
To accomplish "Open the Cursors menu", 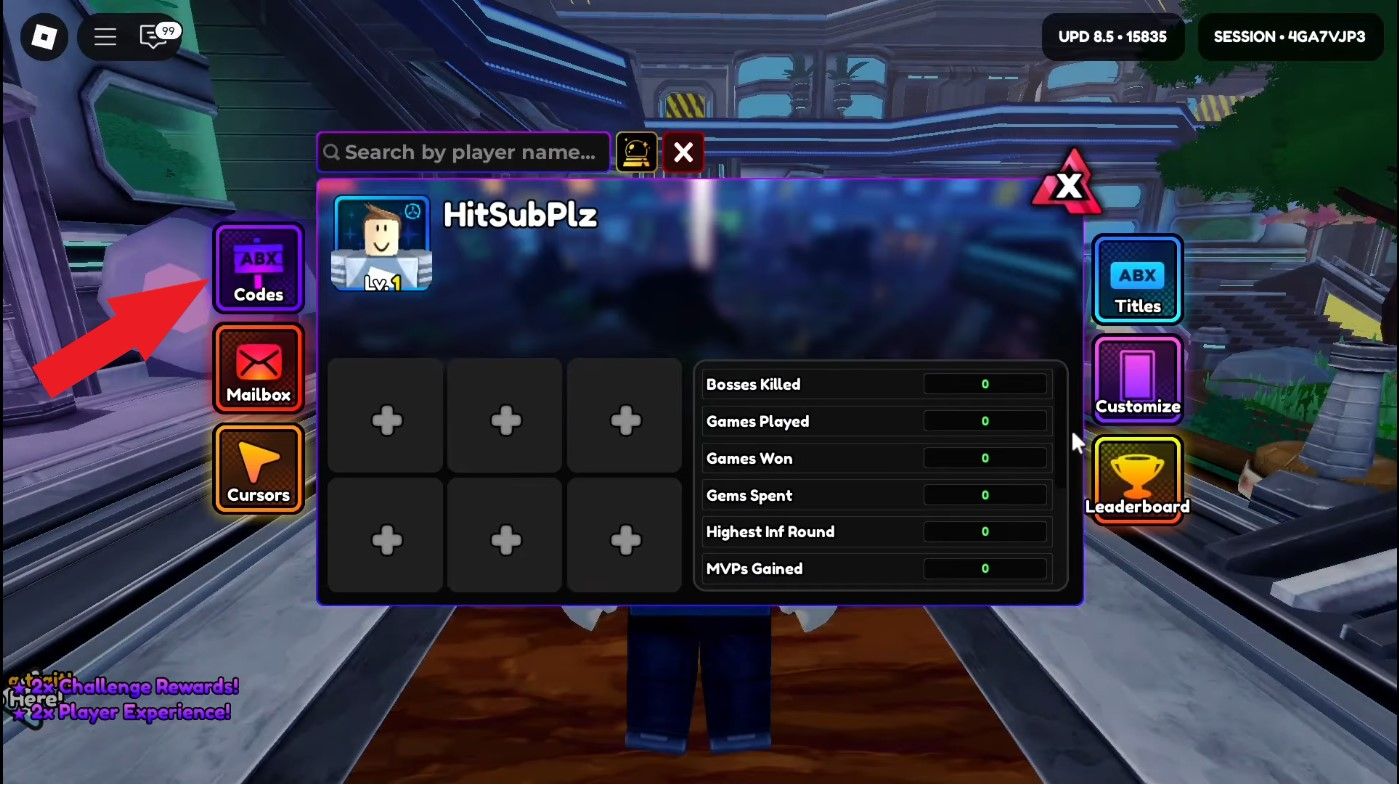I will click(x=257, y=468).
